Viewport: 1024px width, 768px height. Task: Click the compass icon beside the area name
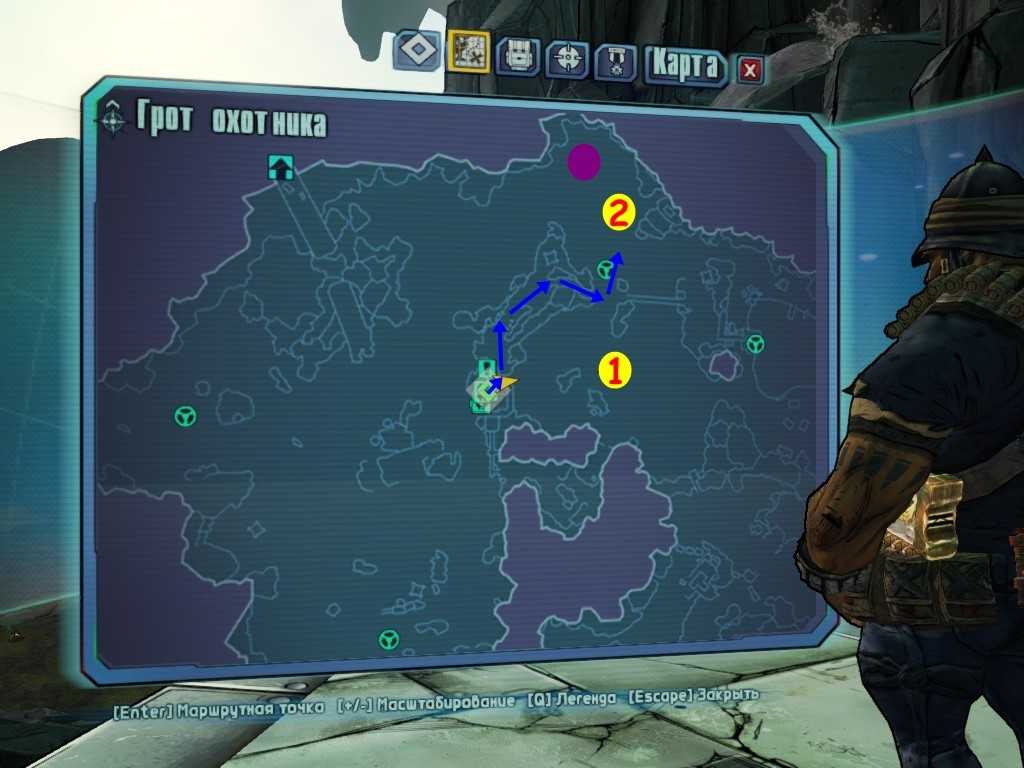[112, 119]
